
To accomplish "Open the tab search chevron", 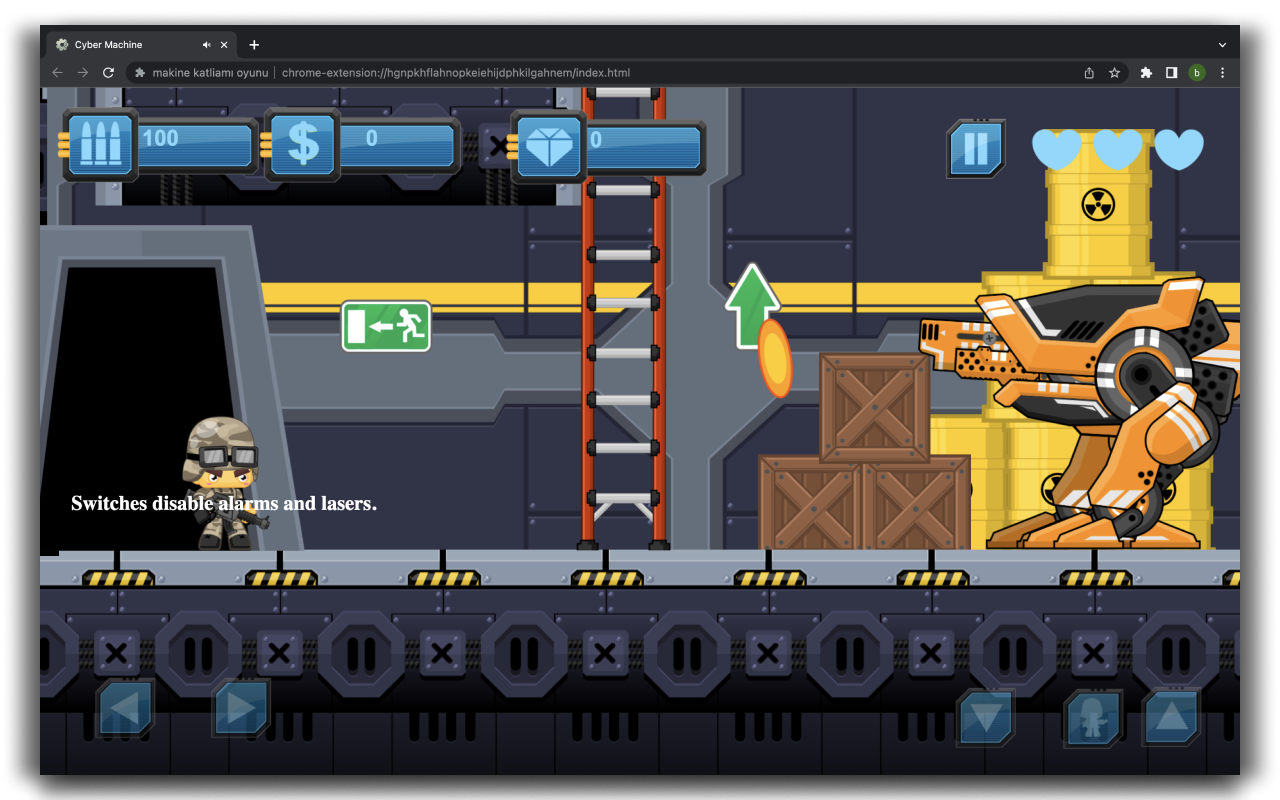I will click(x=1222, y=44).
